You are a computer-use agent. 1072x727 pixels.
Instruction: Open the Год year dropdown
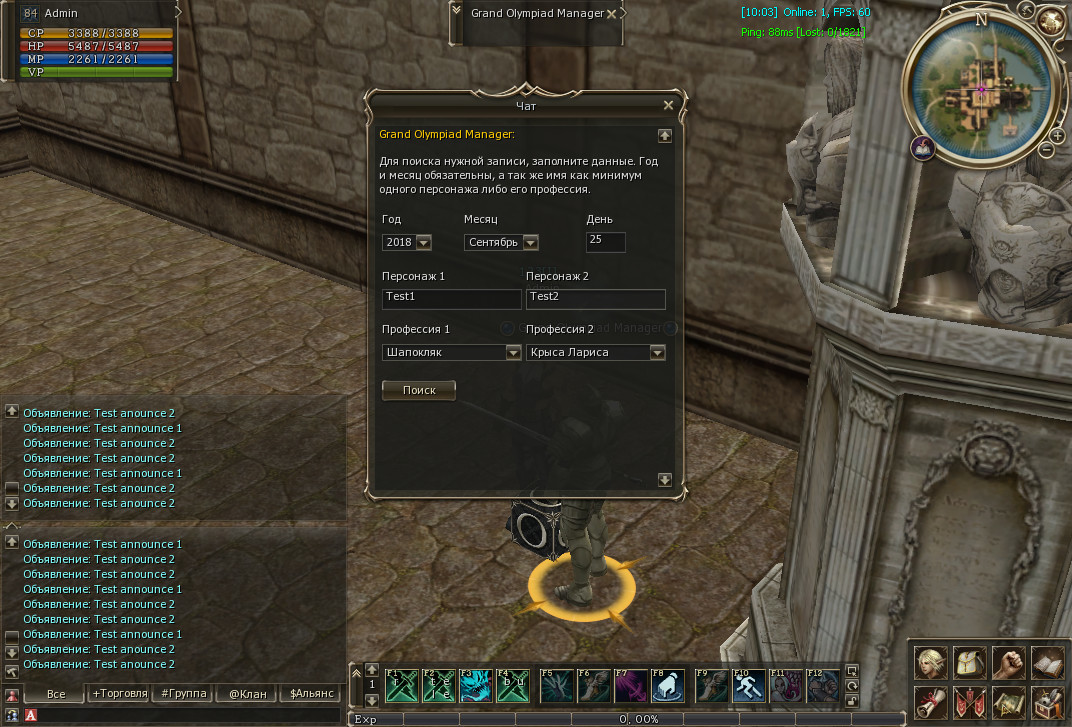point(423,242)
